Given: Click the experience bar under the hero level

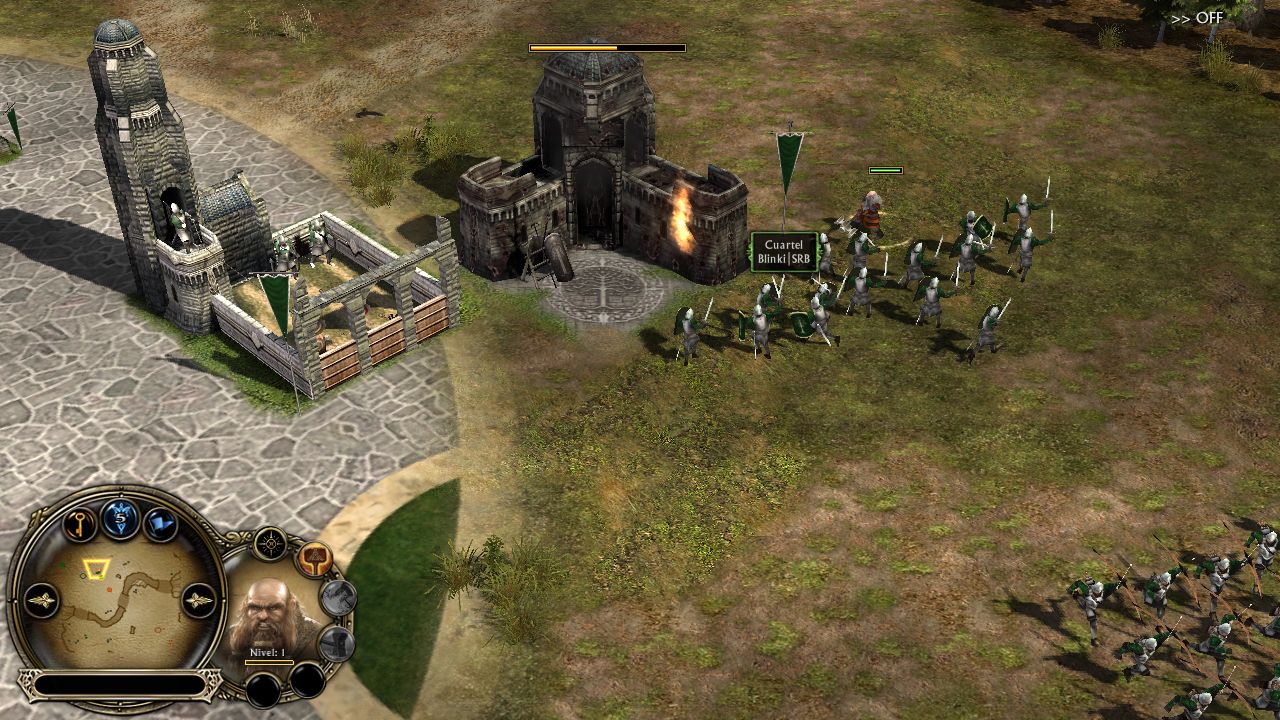Looking at the screenshot, I should [269, 662].
